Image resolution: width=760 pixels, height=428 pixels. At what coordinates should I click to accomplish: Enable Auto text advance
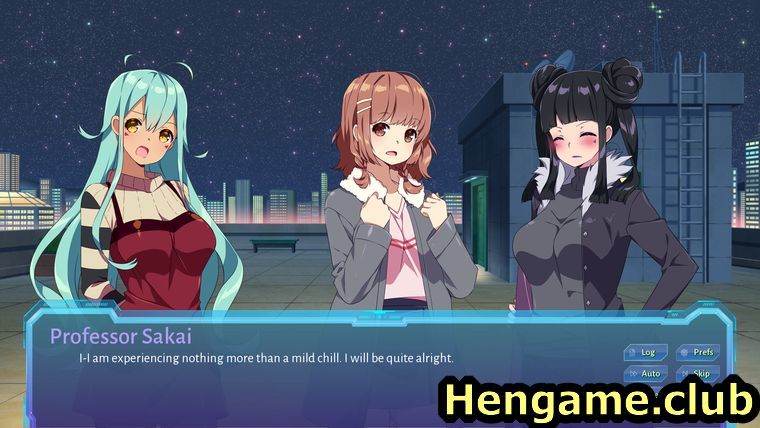click(646, 373)
